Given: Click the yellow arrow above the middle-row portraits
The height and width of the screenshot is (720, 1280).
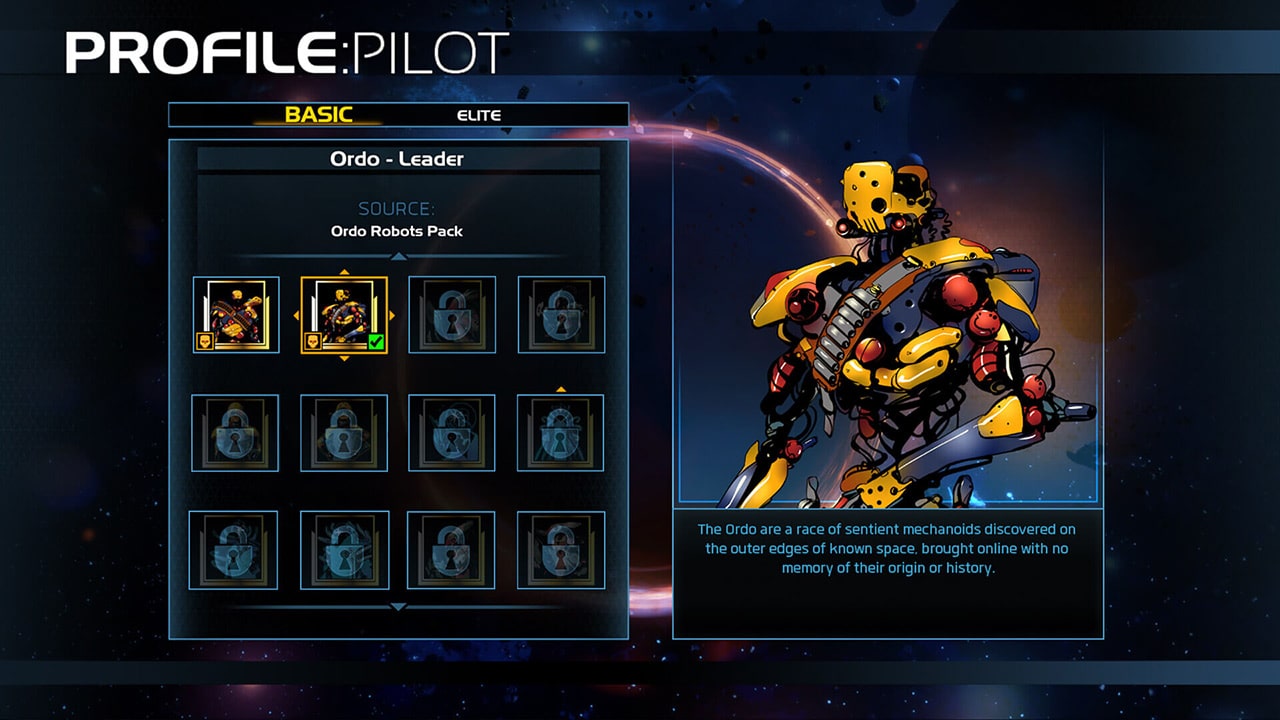Looking at the screenshot, I should point(561,388).
